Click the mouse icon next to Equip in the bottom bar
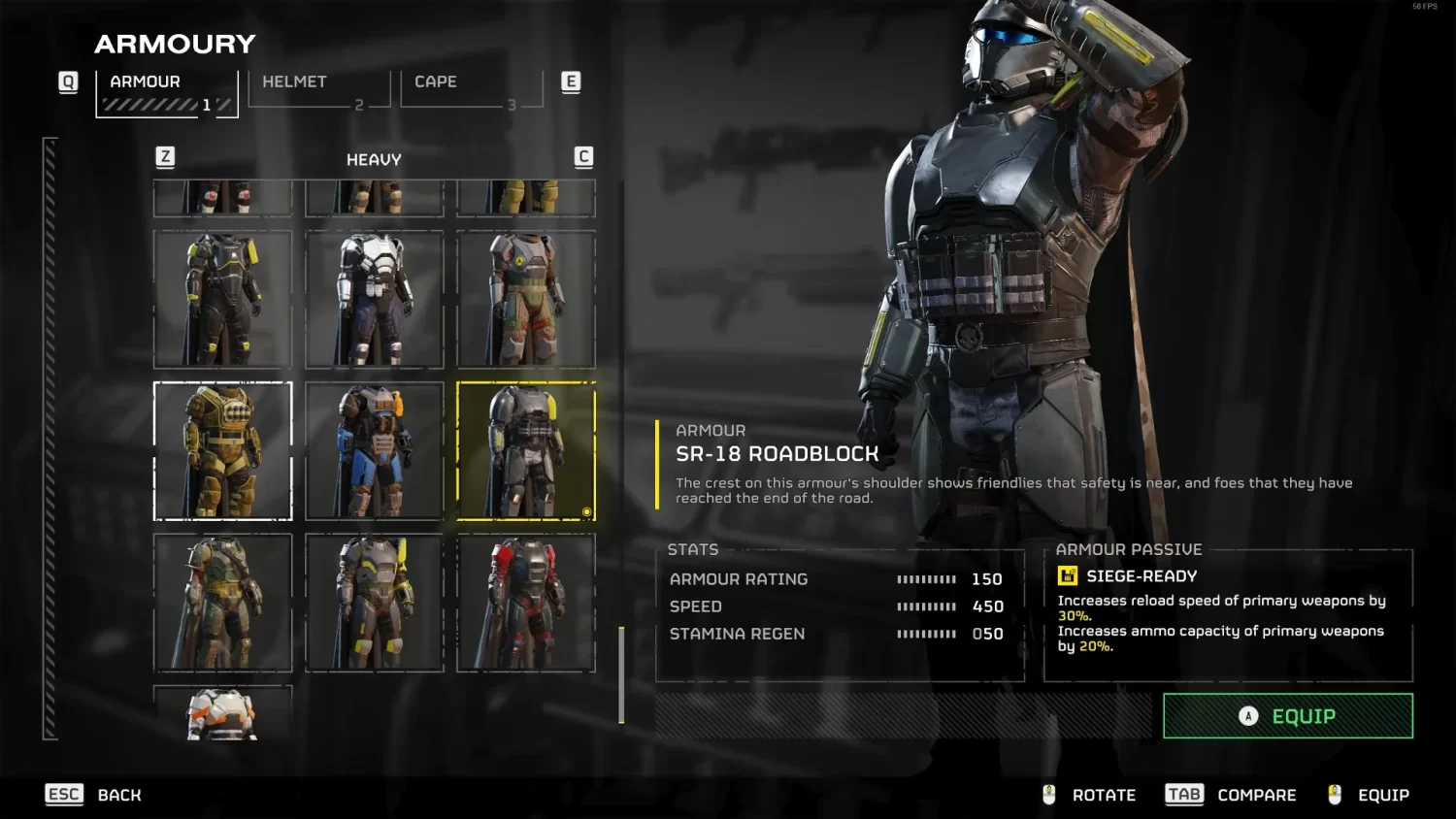 coord(1335,794)
